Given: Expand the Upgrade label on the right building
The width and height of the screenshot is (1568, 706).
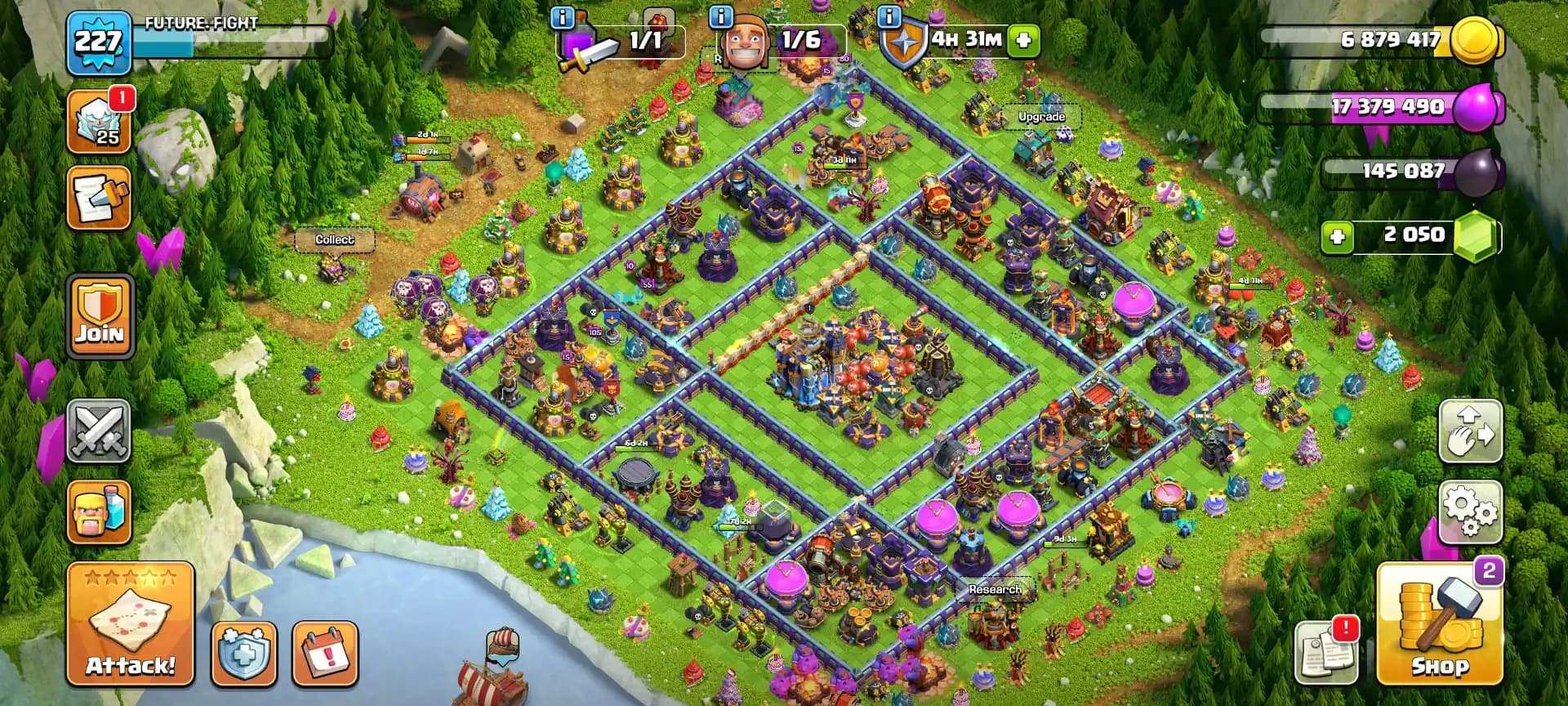Looking at the screenshot, I should pyautogui.click(x=1040, y=116).
